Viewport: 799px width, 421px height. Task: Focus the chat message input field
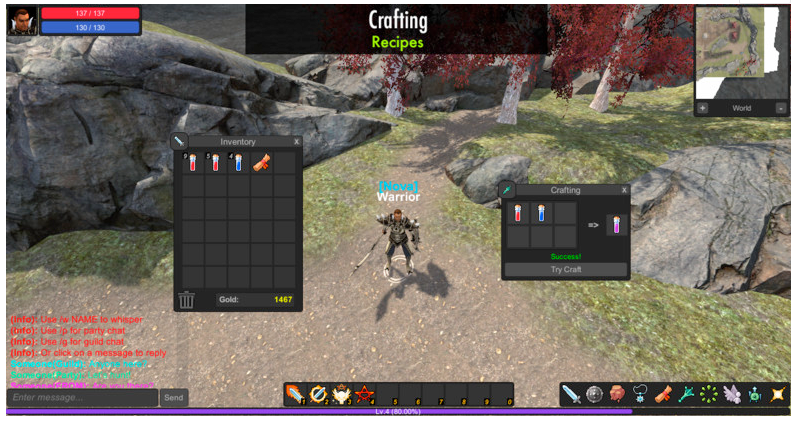coord(82,398)
